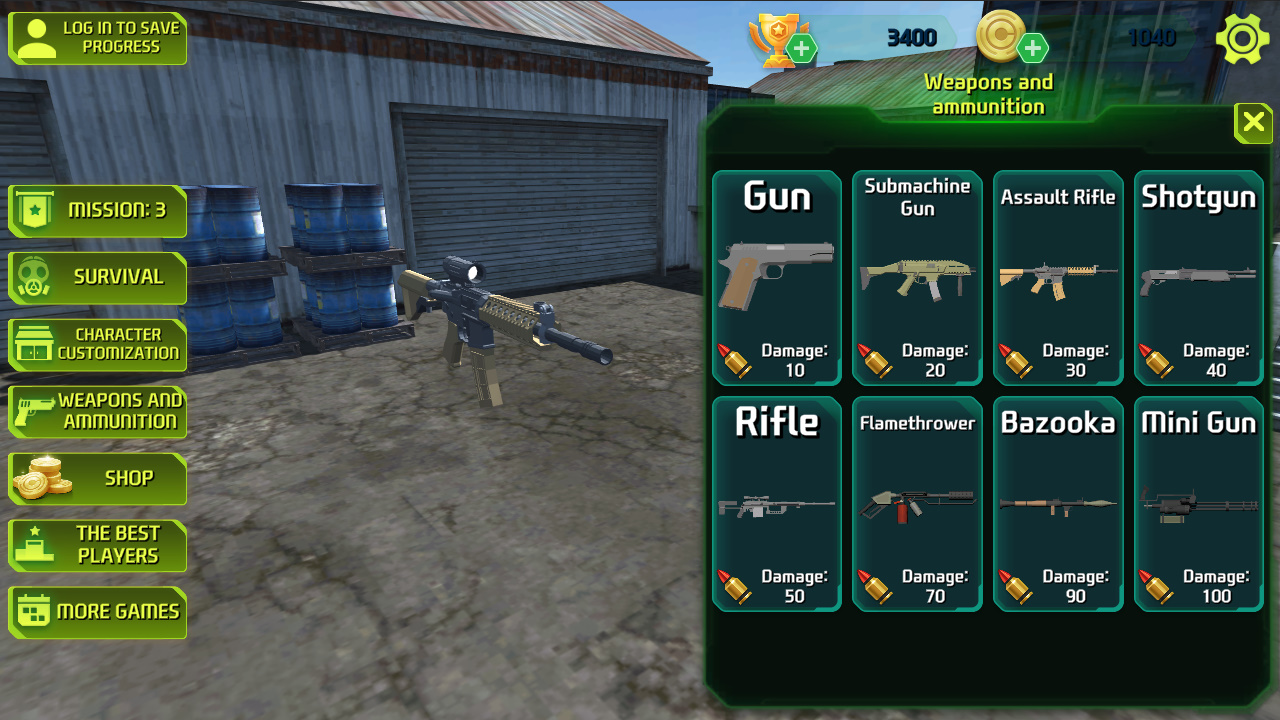Open Character Customization

pyautogui.click(x=97, y=344)
